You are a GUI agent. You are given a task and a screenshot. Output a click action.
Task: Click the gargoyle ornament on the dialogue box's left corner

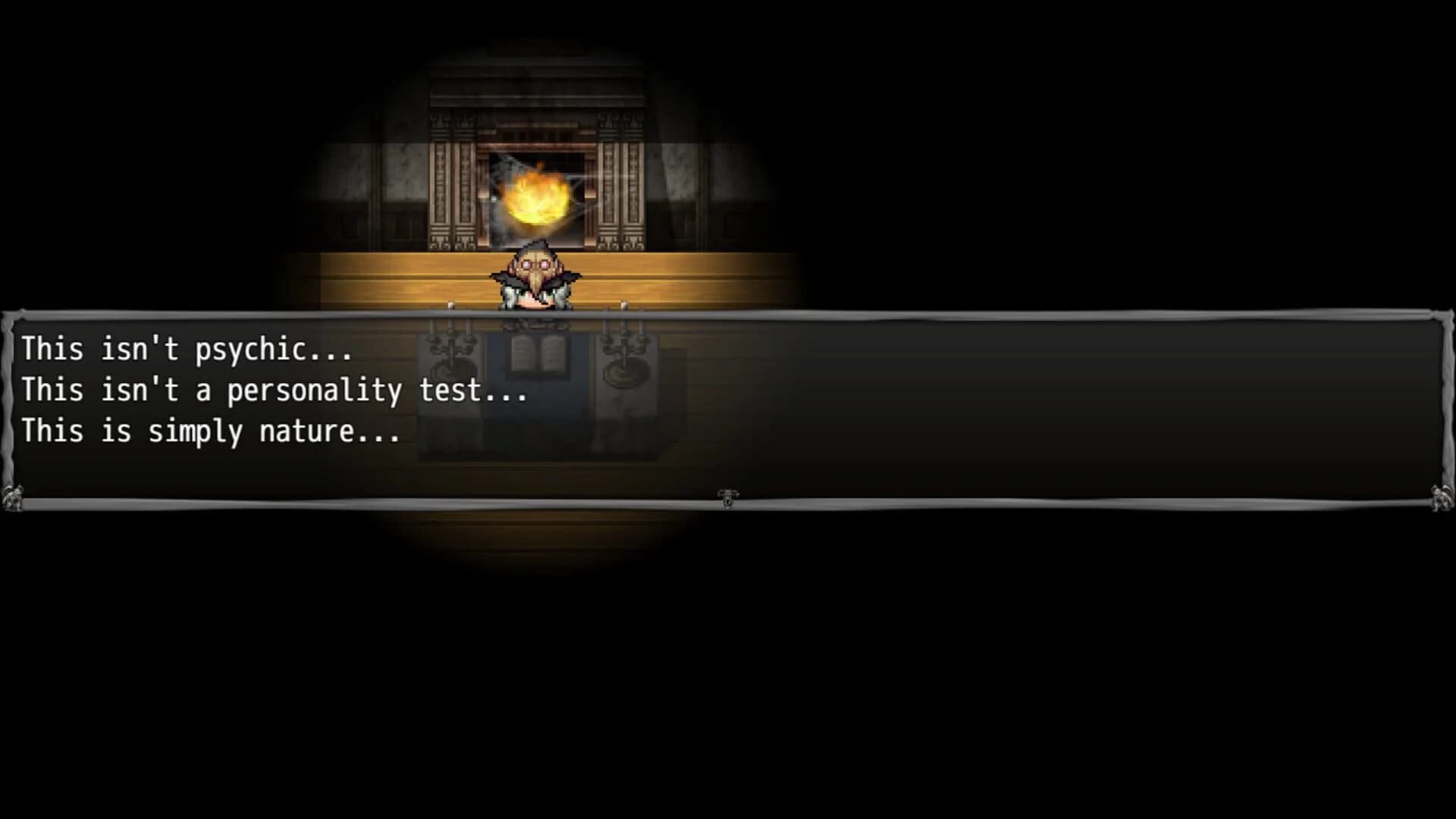click(x=13, y=499)
